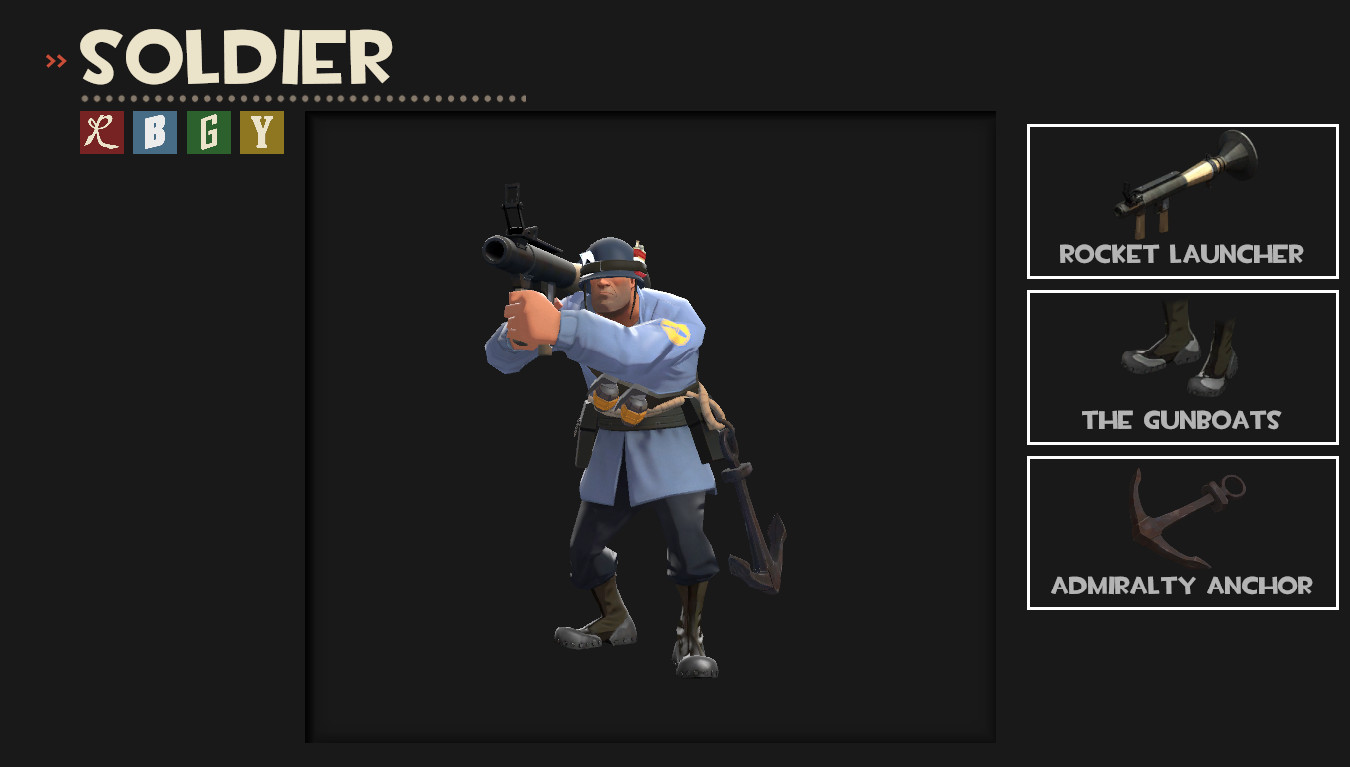Click the SOLDIER class title

pyautogui.click(x=235, y=57)
